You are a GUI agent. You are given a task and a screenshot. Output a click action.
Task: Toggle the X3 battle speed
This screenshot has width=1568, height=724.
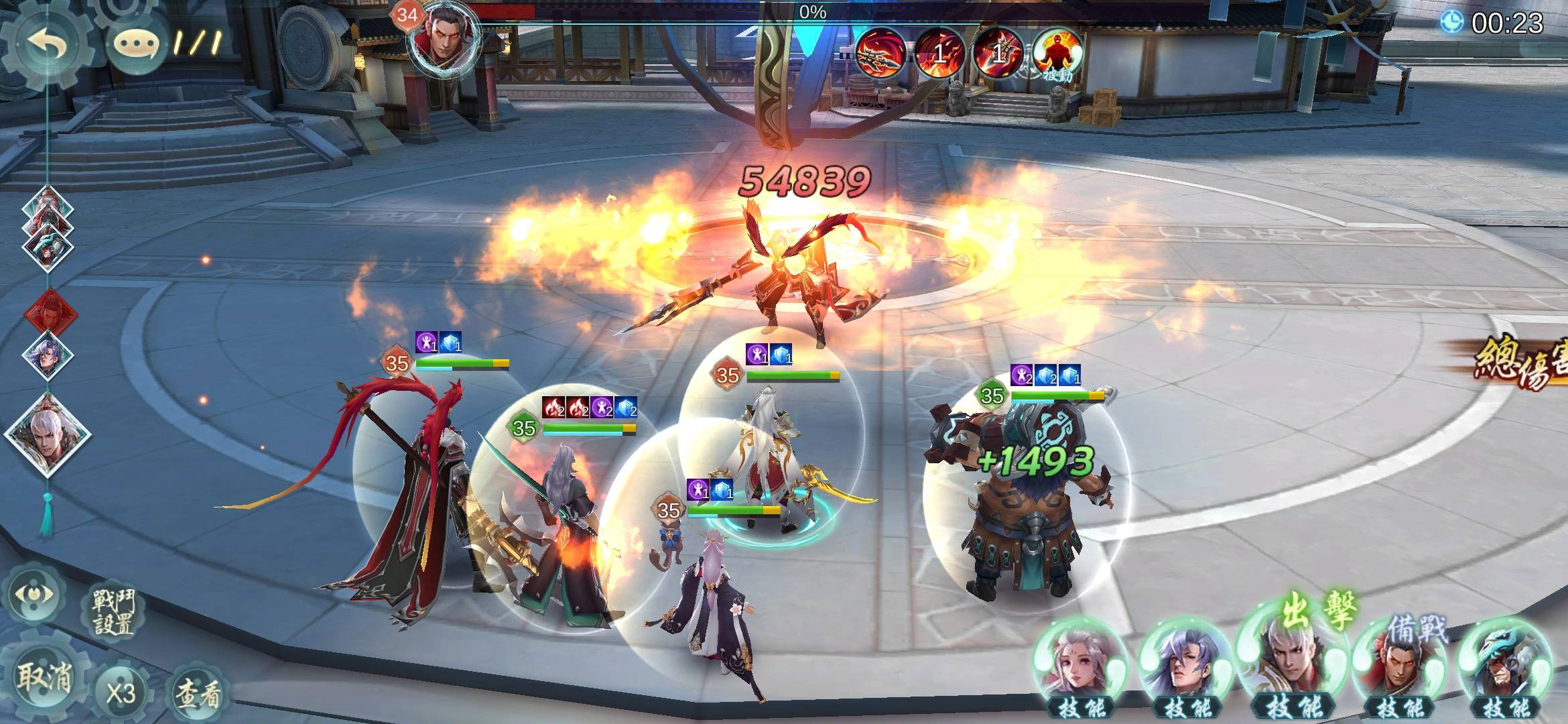pyautogui.click(x=121, y=692)
